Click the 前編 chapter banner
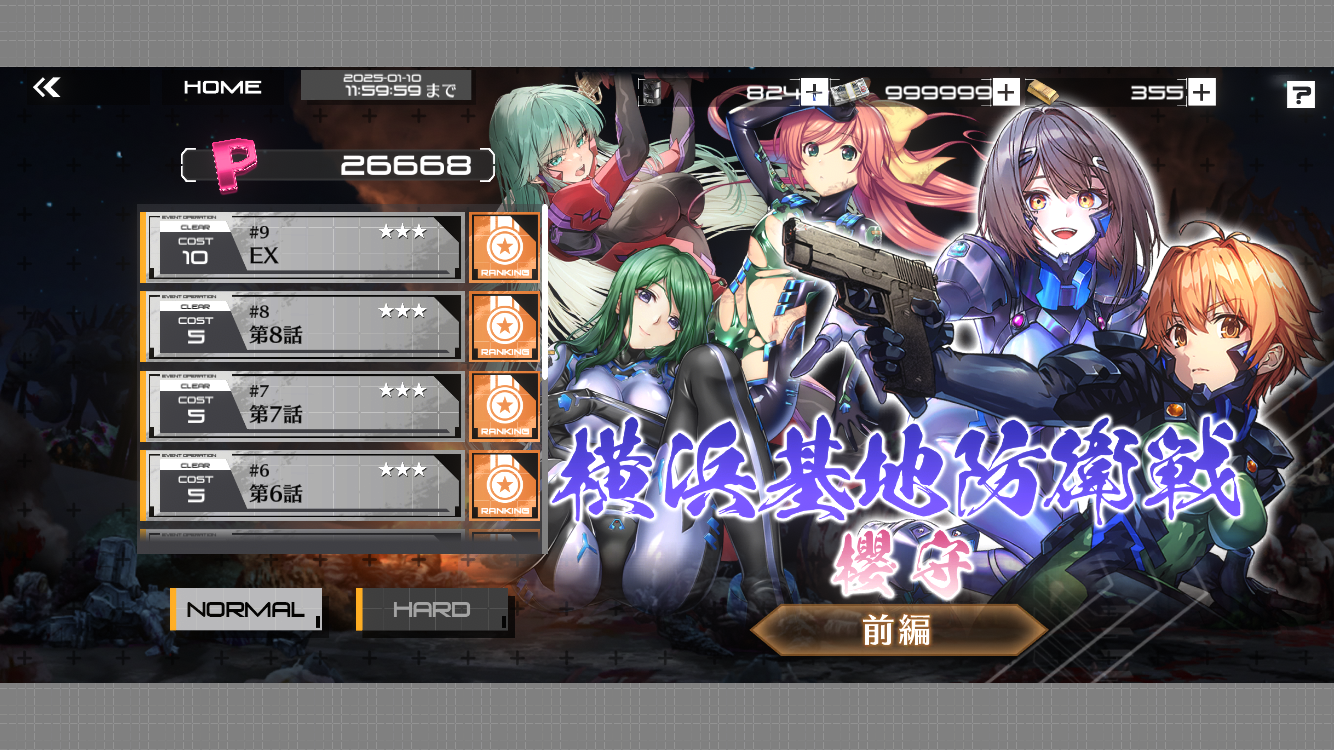Image resolution: width=1334 pixels, height=750 pixels. [x=898, y=630]
